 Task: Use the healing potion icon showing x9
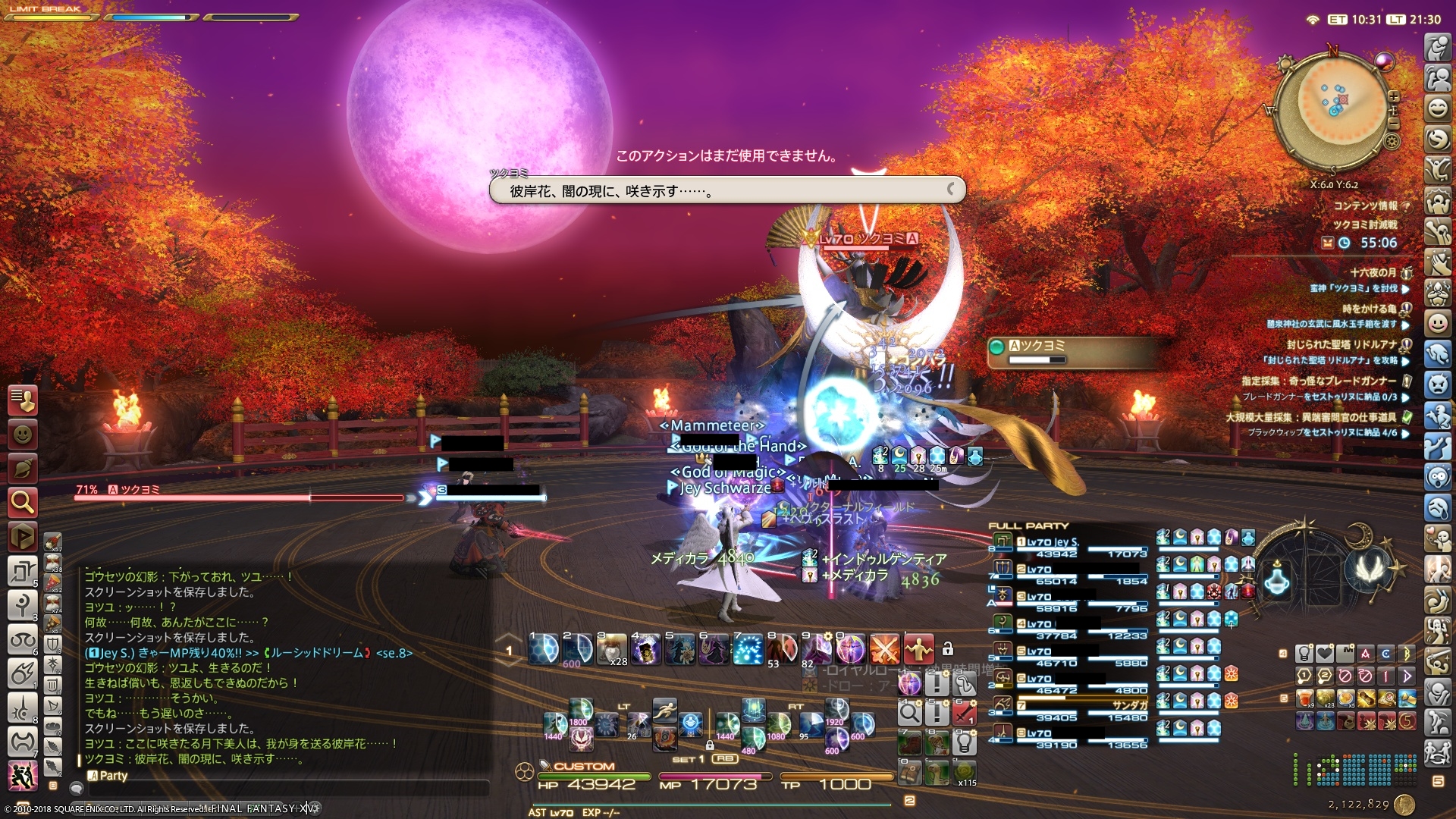1304,699
